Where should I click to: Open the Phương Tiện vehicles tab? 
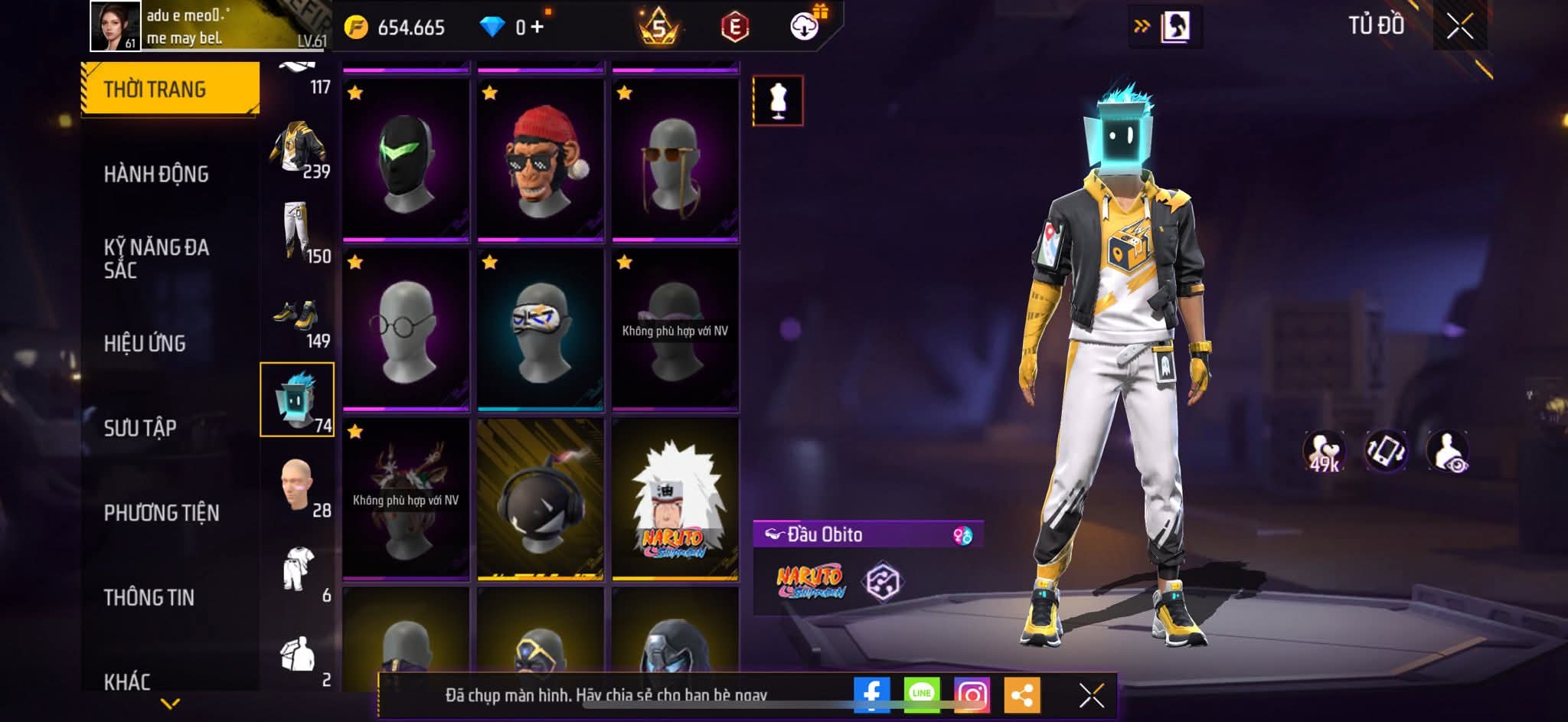(x=162, y=512)
